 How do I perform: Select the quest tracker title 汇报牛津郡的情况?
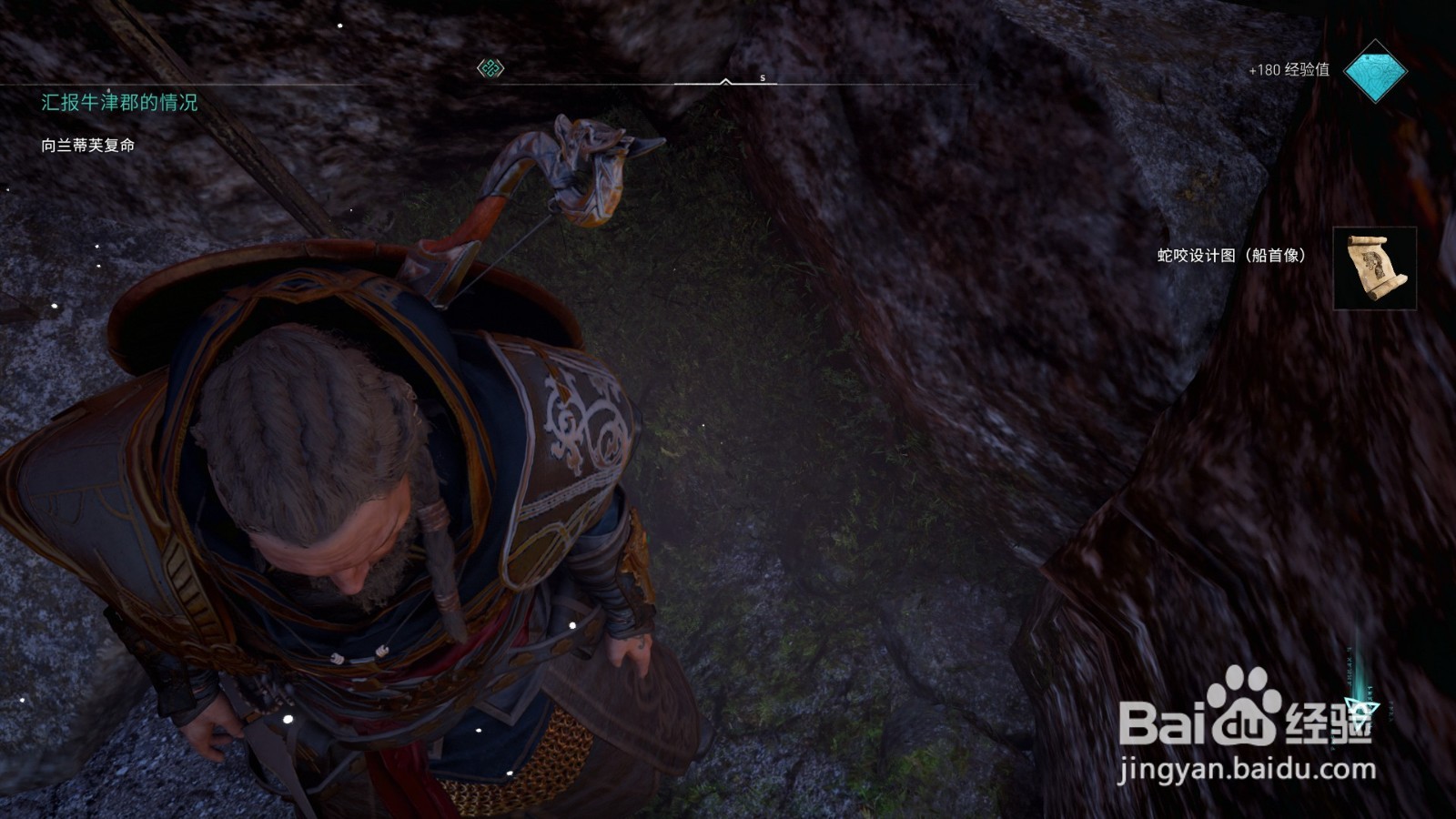coord(119,103)
